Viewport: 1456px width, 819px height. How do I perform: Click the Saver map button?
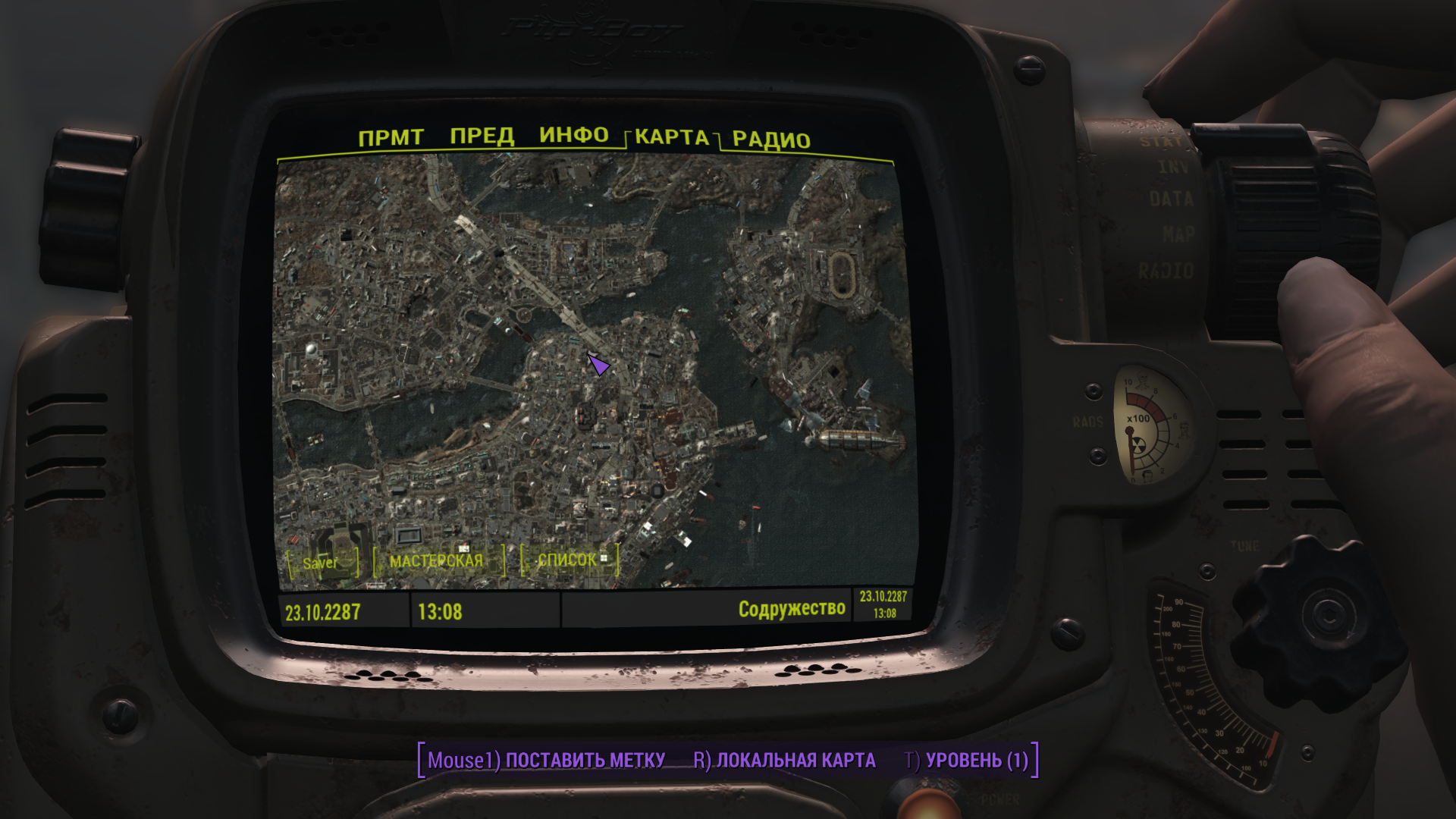[x=321, y=563]
